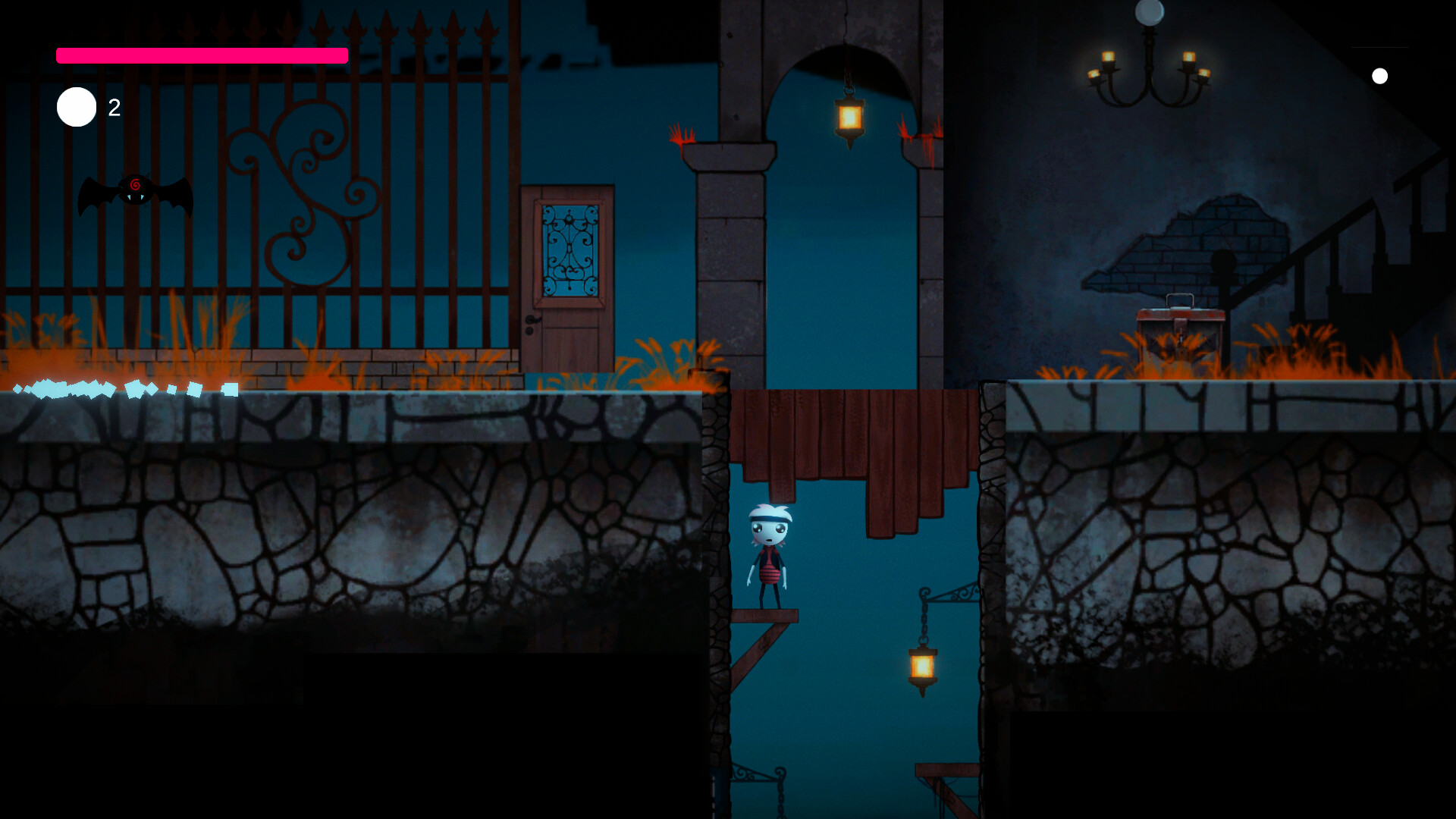1456x819 pixels.
Task: Click the white orb counter icon
Action: pyautogui.click(x=76, y=107)
